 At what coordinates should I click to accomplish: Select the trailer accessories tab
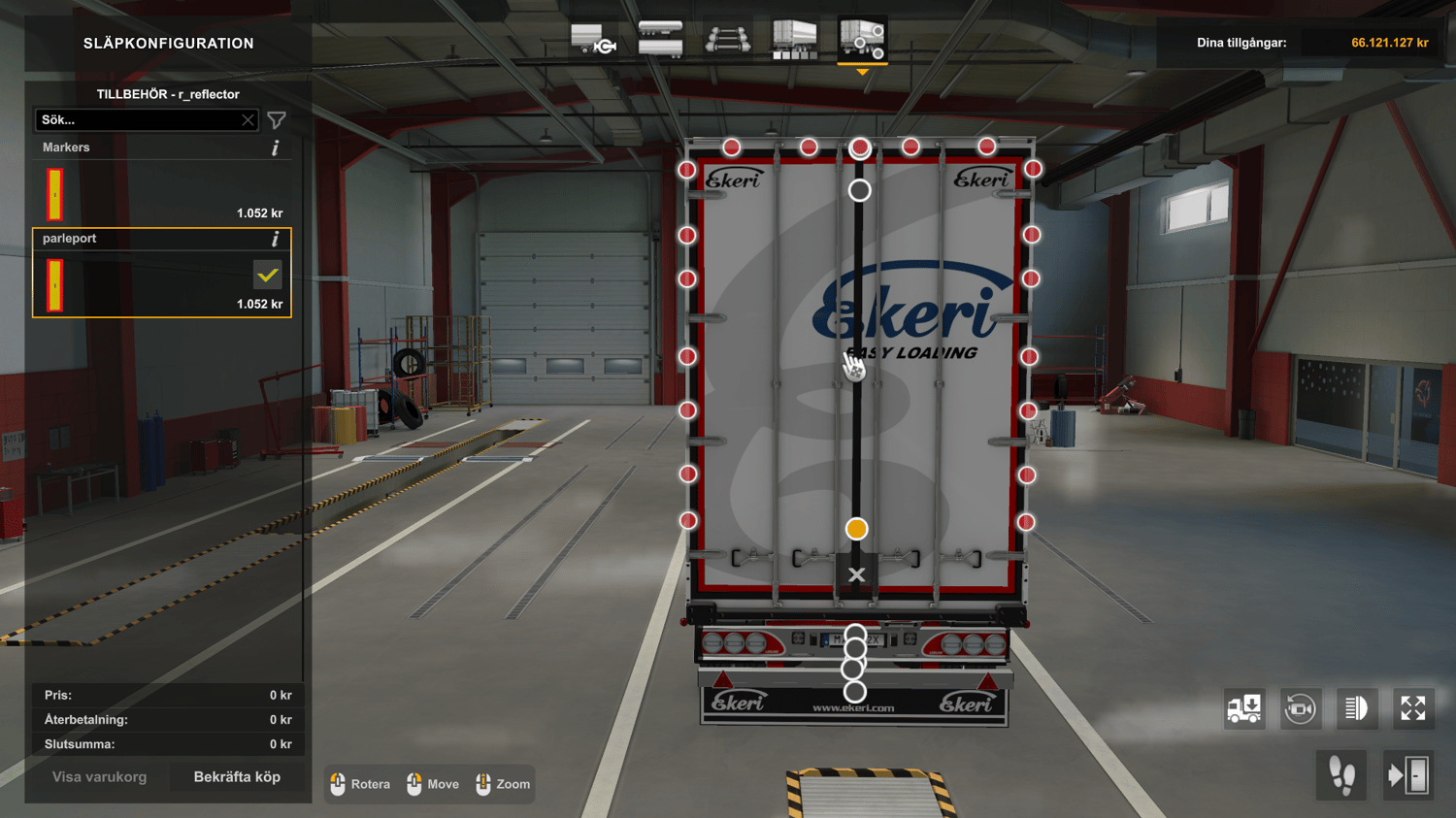pos(862,41)
